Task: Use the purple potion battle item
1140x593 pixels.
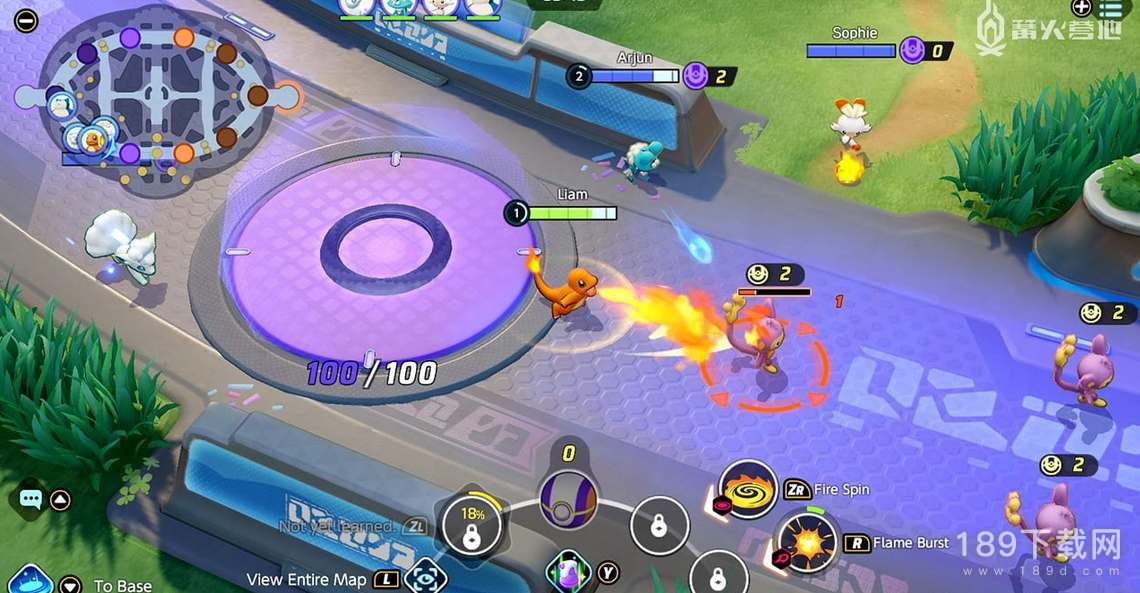Action: (565, 573)
